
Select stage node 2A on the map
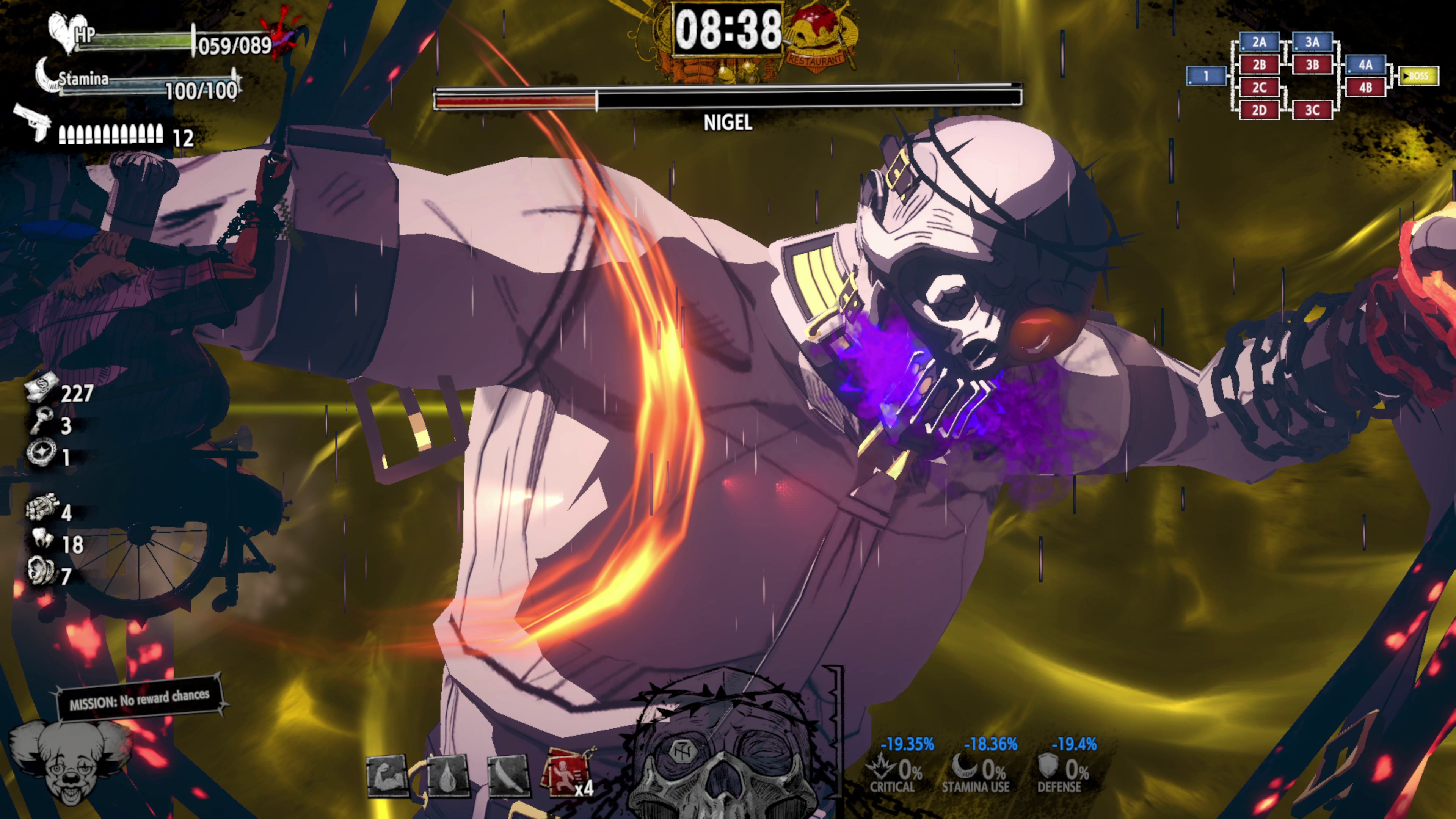(1259, 42)
